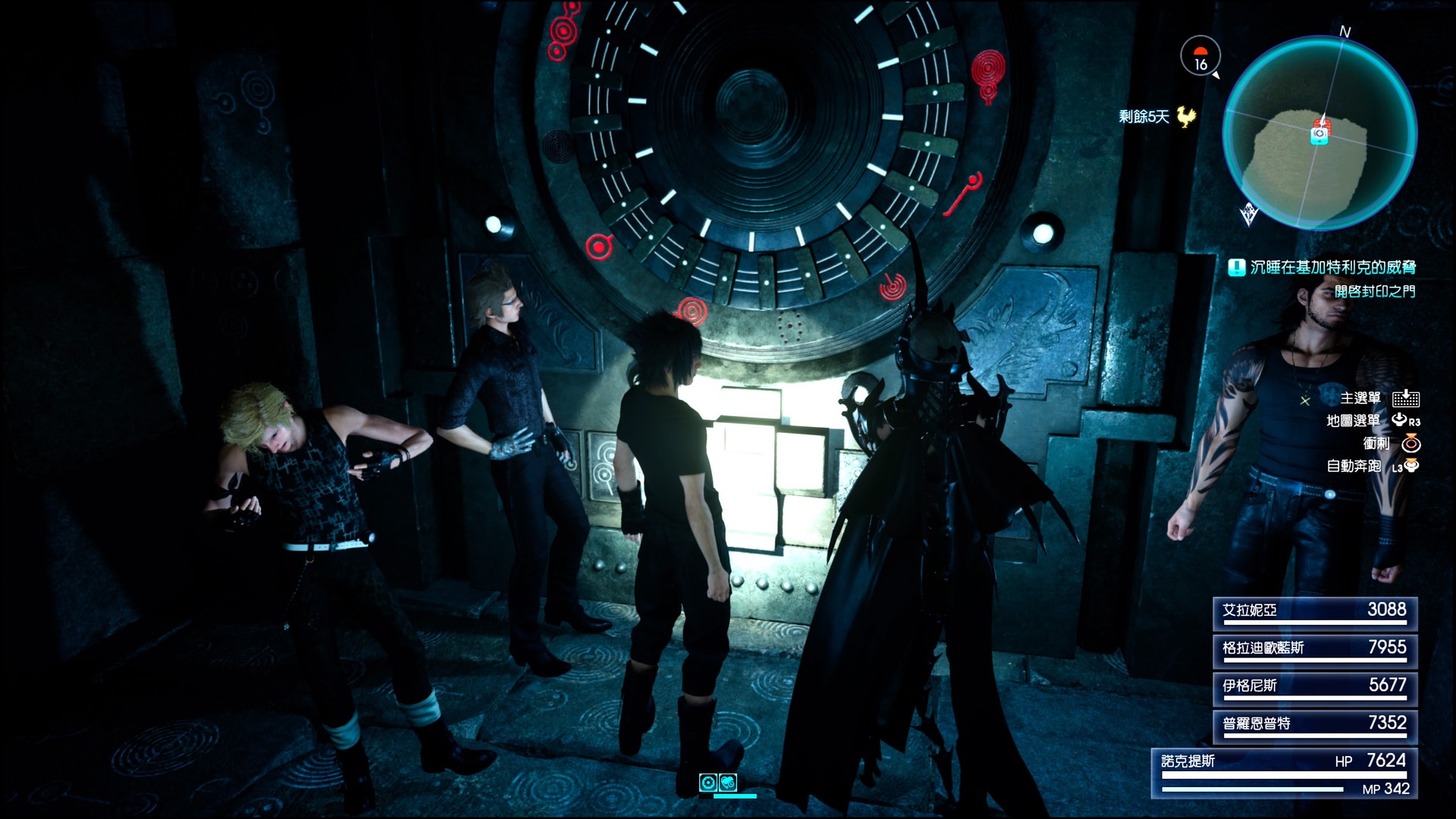1456x819 pixels.
Task: Open the 主選單 main menu entry
Action: 1360,398
